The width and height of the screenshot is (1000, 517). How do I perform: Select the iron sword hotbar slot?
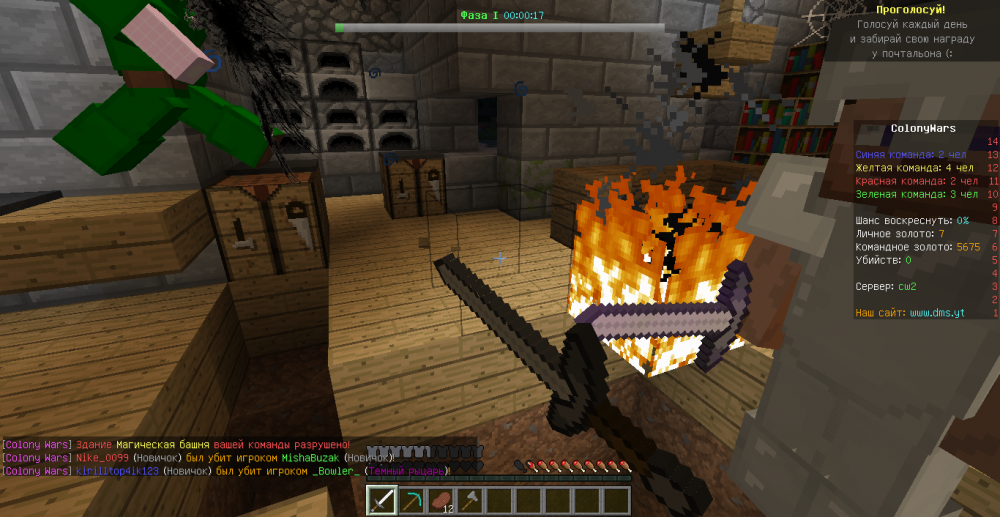click(x=382, y=499)
